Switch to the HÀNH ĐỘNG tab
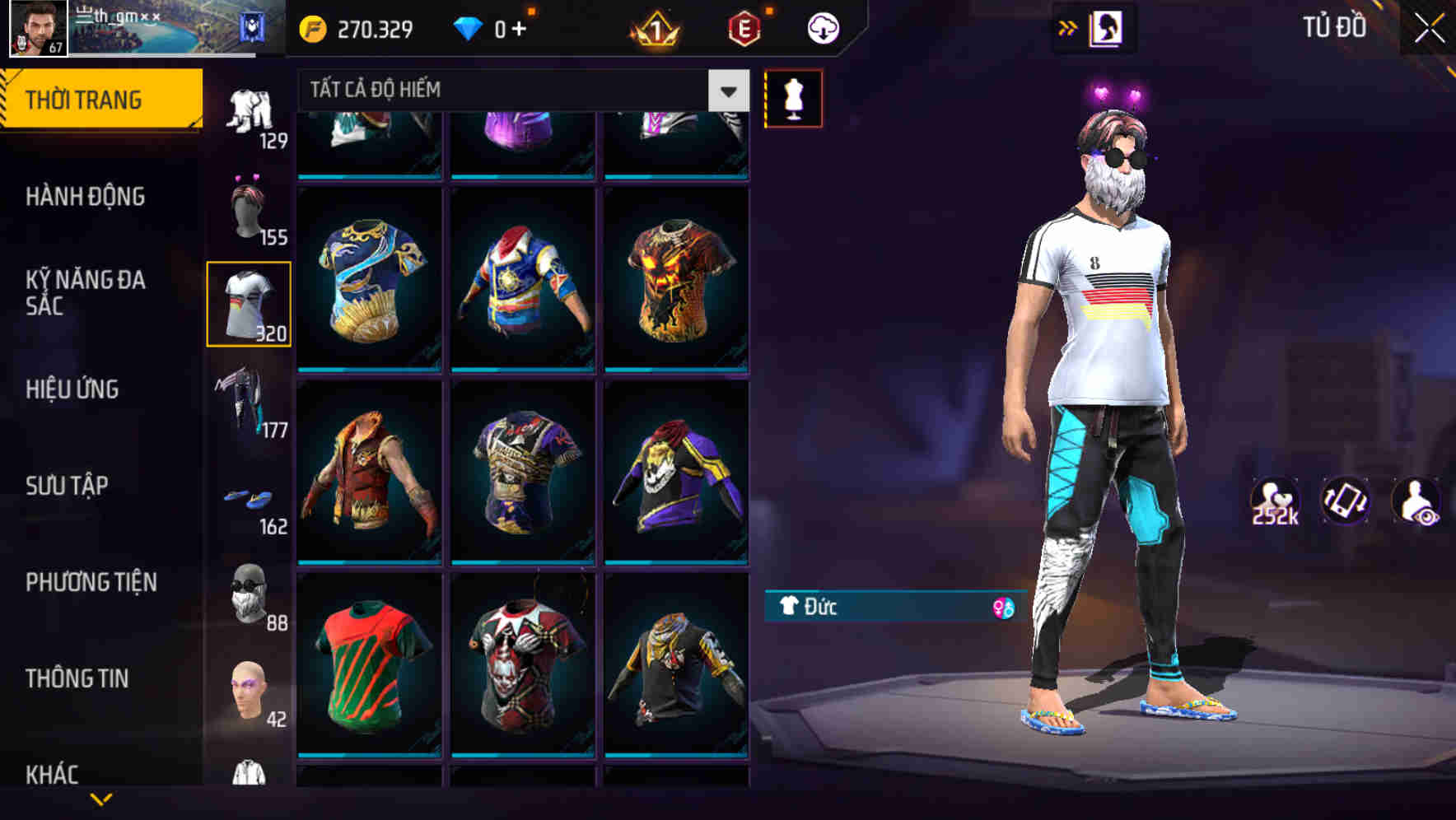The image size is (1456, 820). pos(85,197)
